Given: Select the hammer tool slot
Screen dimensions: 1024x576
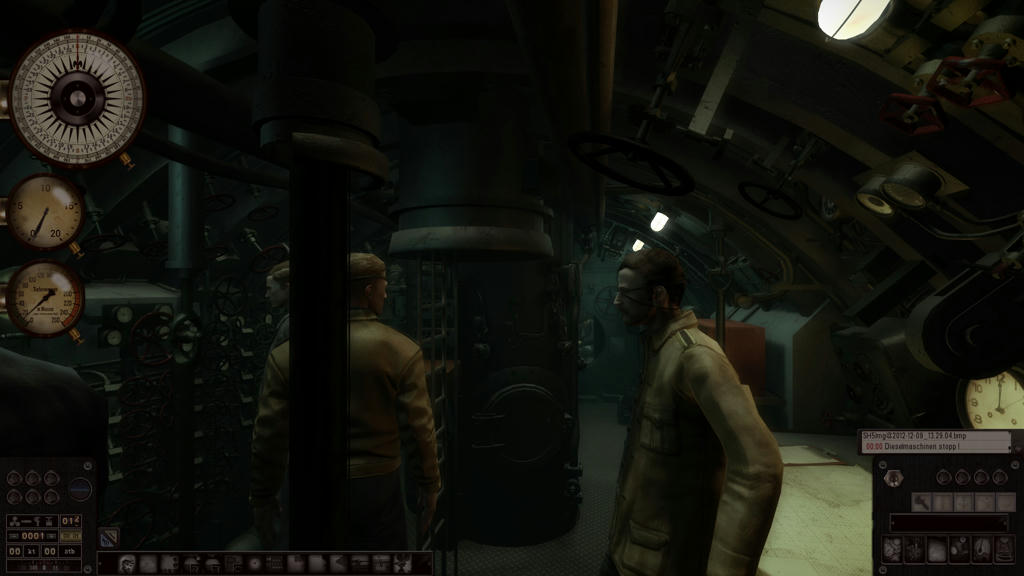Looking at the screenshot, I should (x=921, y=502).
